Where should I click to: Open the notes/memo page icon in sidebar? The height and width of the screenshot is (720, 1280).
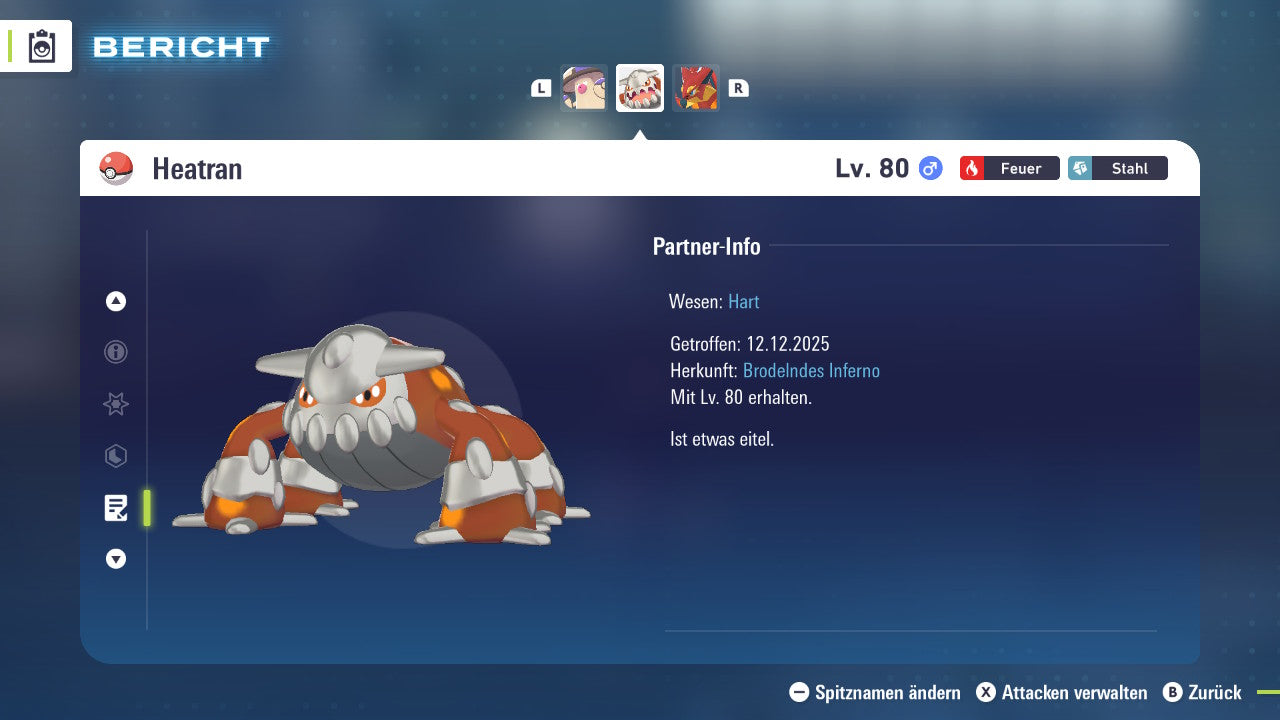116,508
